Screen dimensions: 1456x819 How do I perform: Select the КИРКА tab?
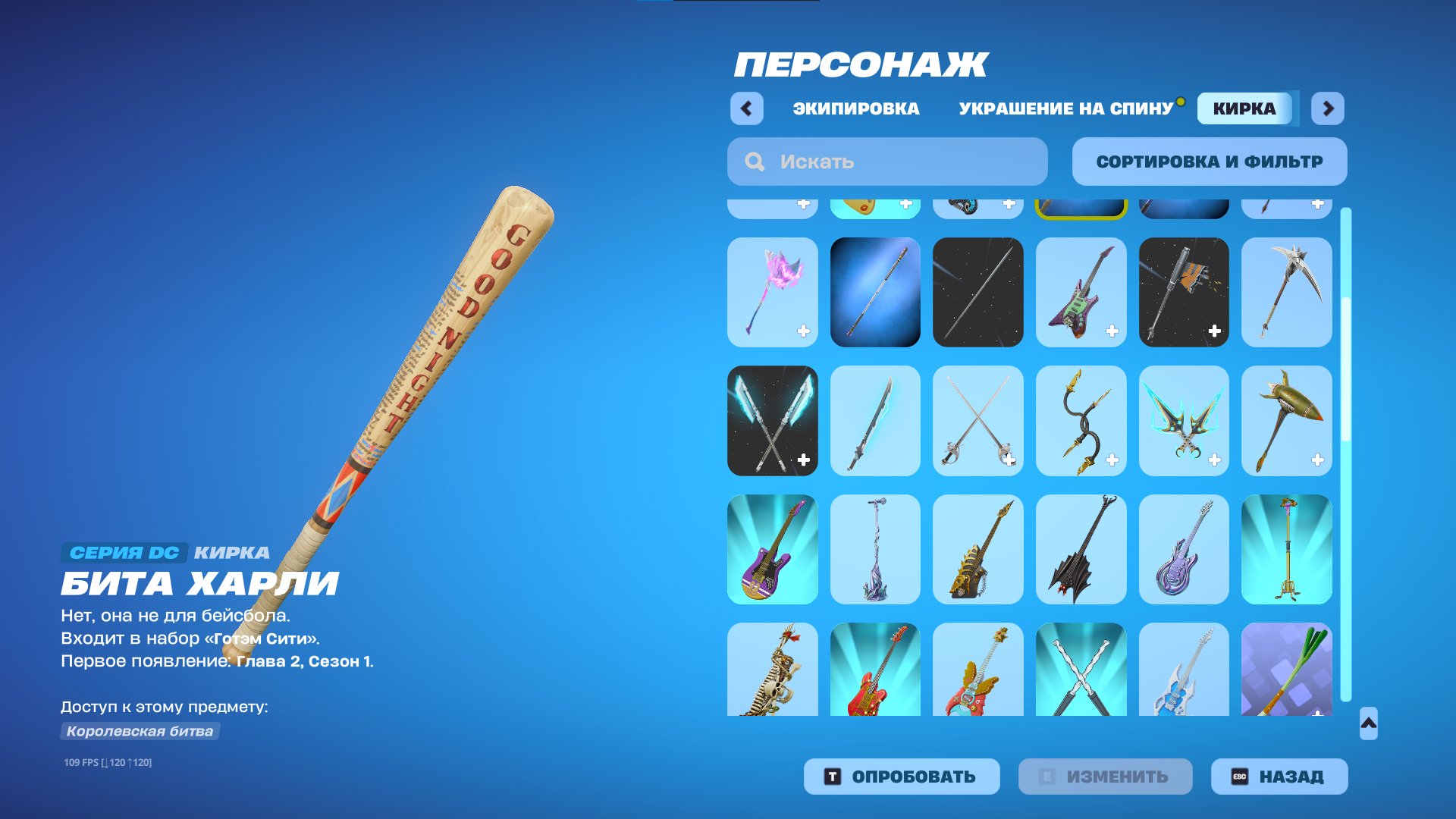(1244, 108)
